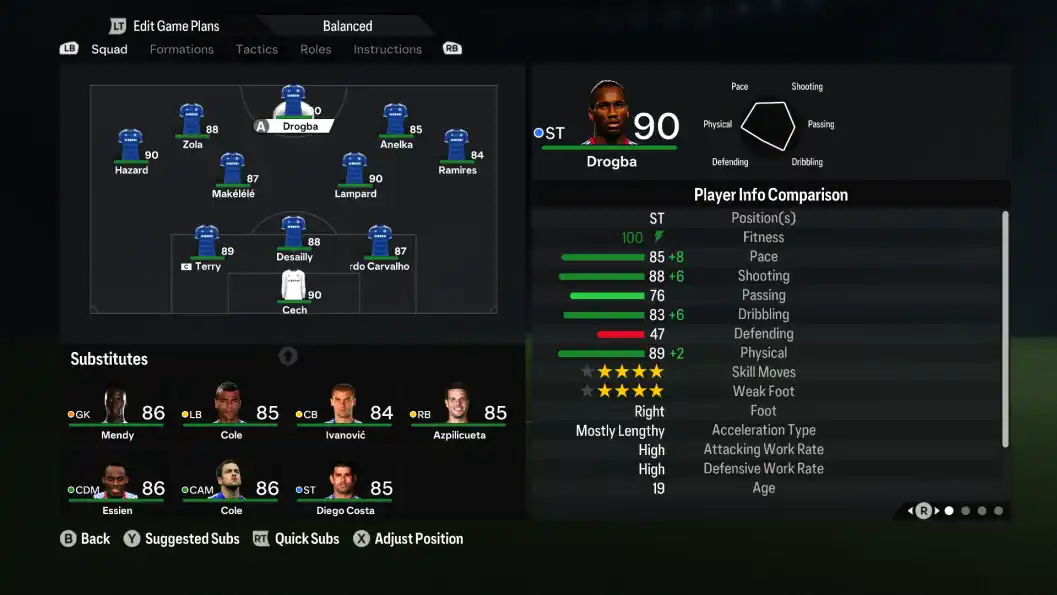Choose captain Terry in defence
The height and width of the screenshot is (595, 1057).
pyautogui.click(x=206, y=245)
